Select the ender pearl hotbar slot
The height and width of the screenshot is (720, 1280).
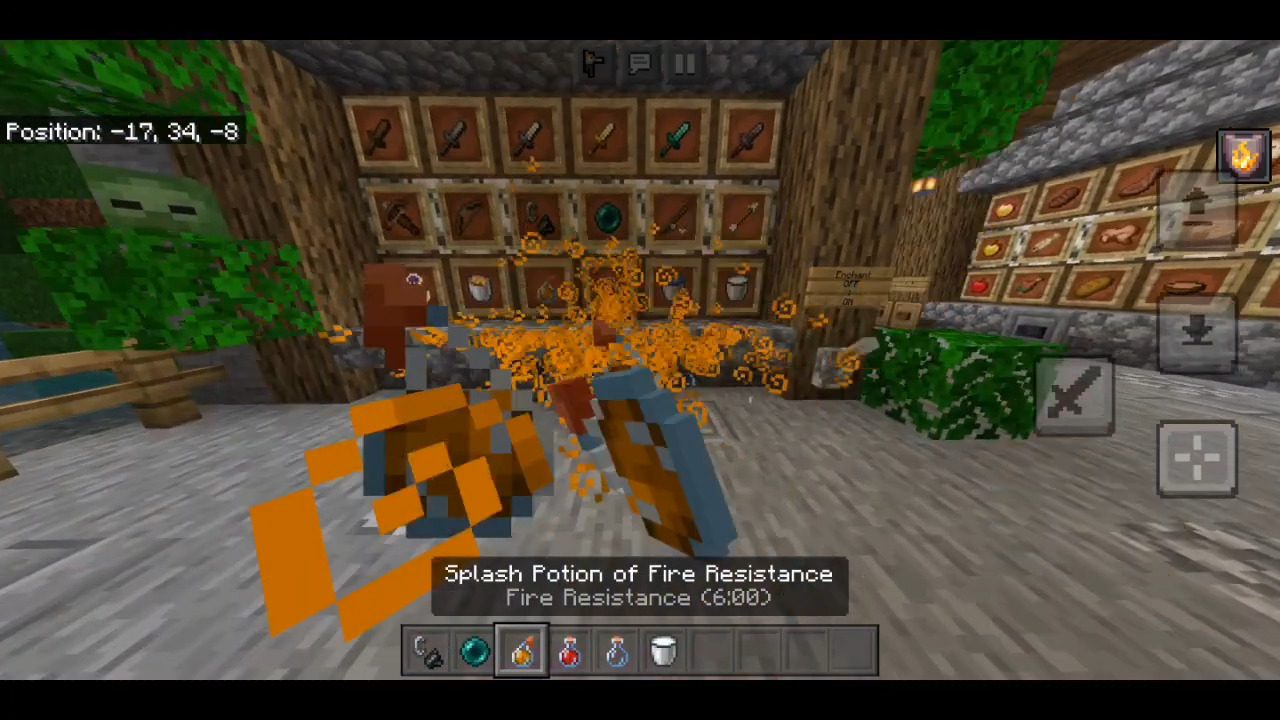(x=474, y=652)
